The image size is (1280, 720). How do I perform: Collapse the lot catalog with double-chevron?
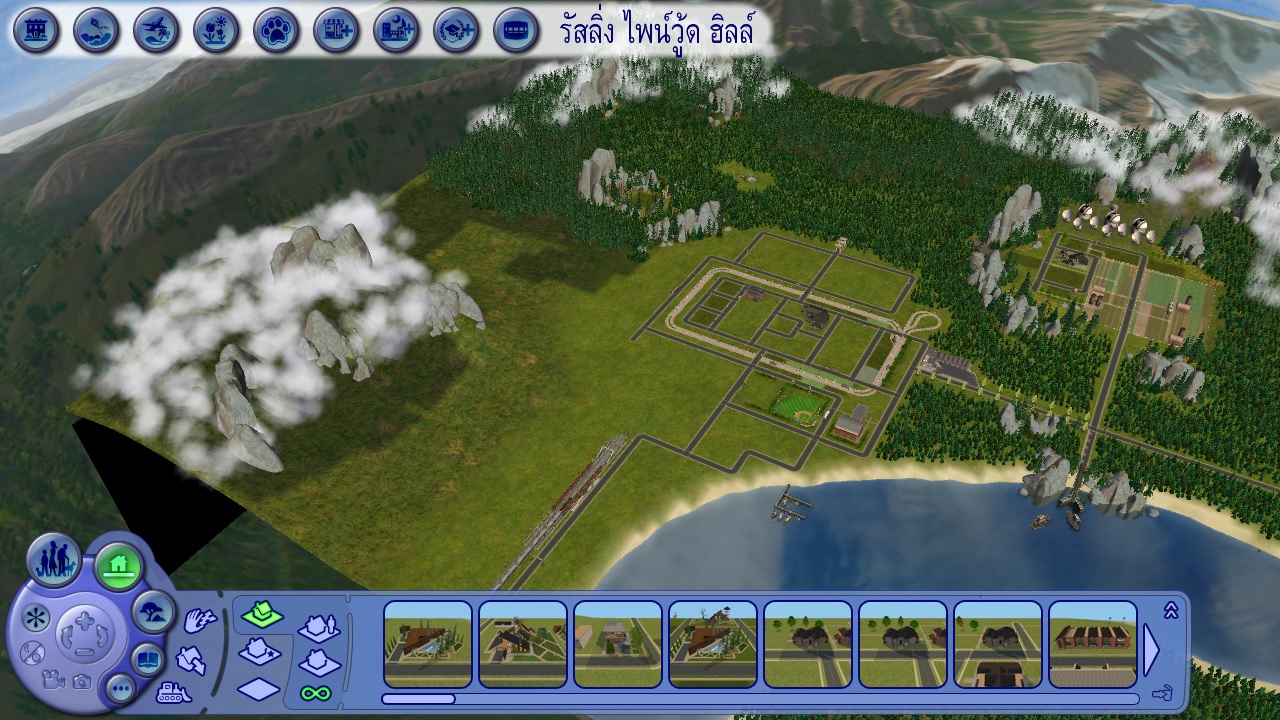[1171, 610]
